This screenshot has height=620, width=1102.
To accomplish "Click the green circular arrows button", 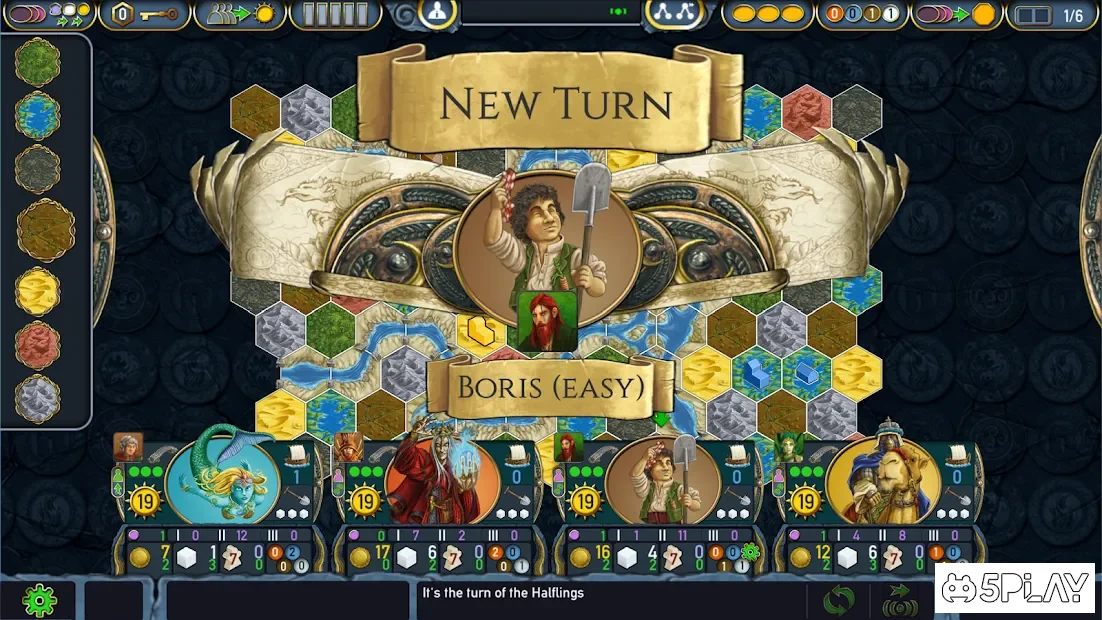I will coord(838,600).
